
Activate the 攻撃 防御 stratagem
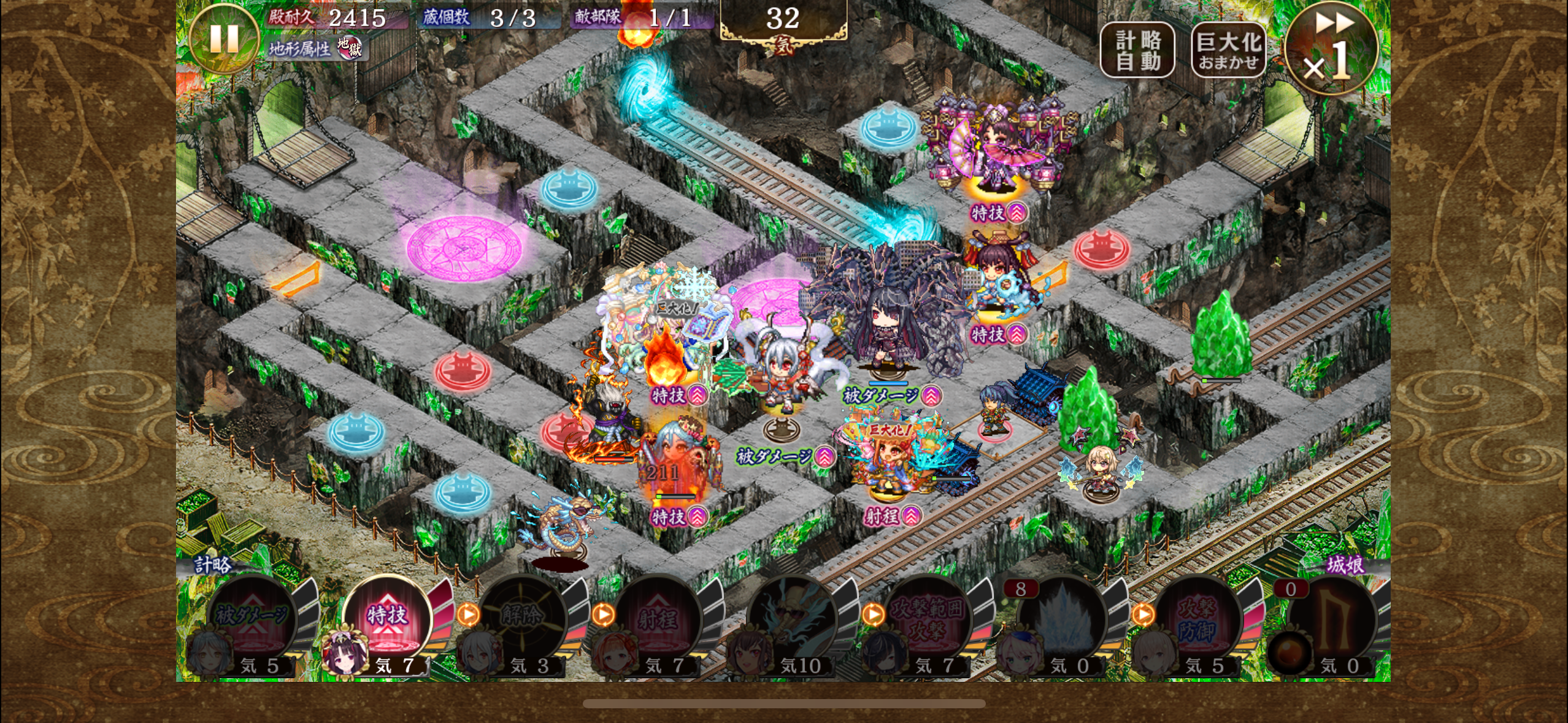1197,619
